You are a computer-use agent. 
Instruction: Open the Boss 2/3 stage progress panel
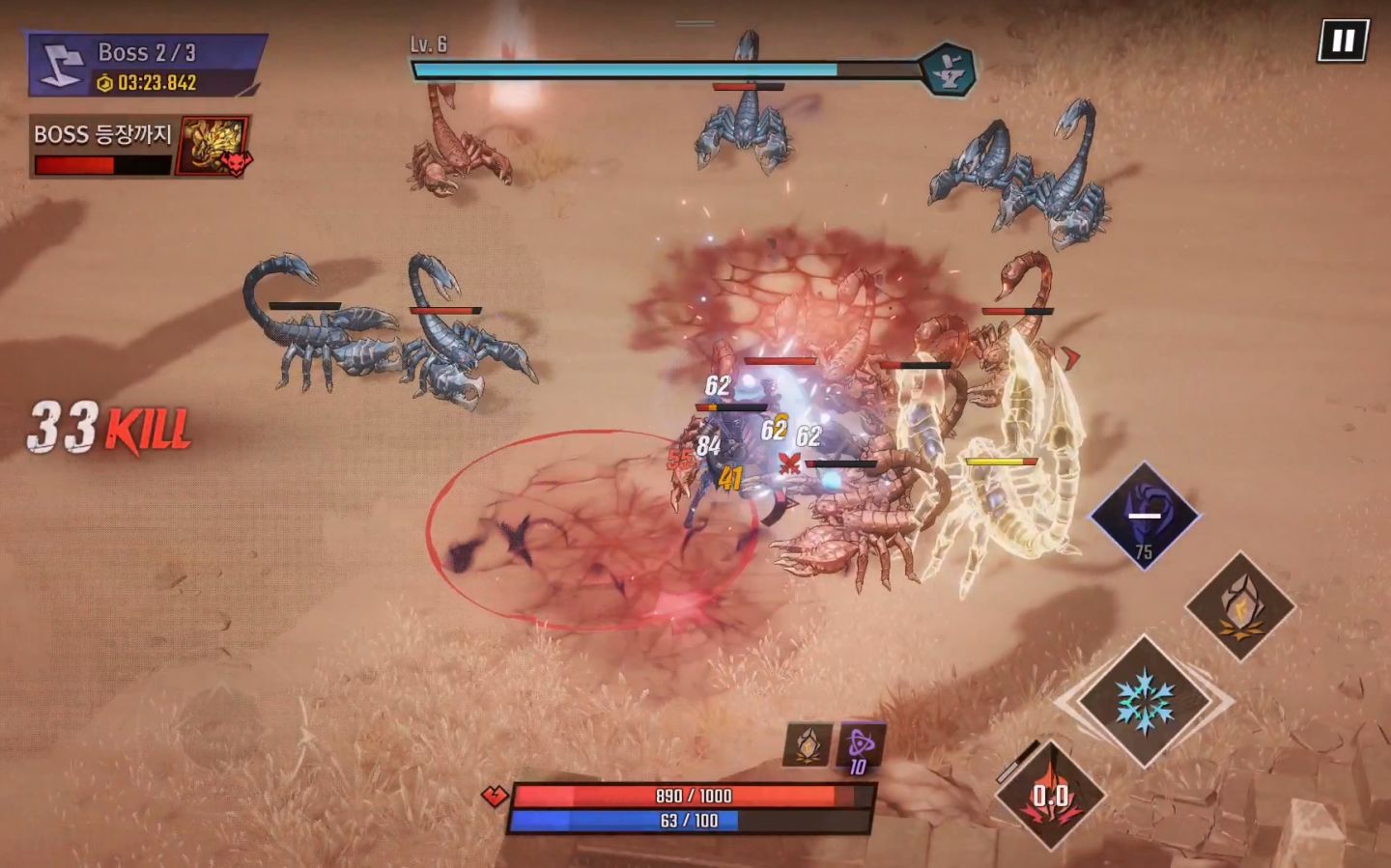[147, 66]
